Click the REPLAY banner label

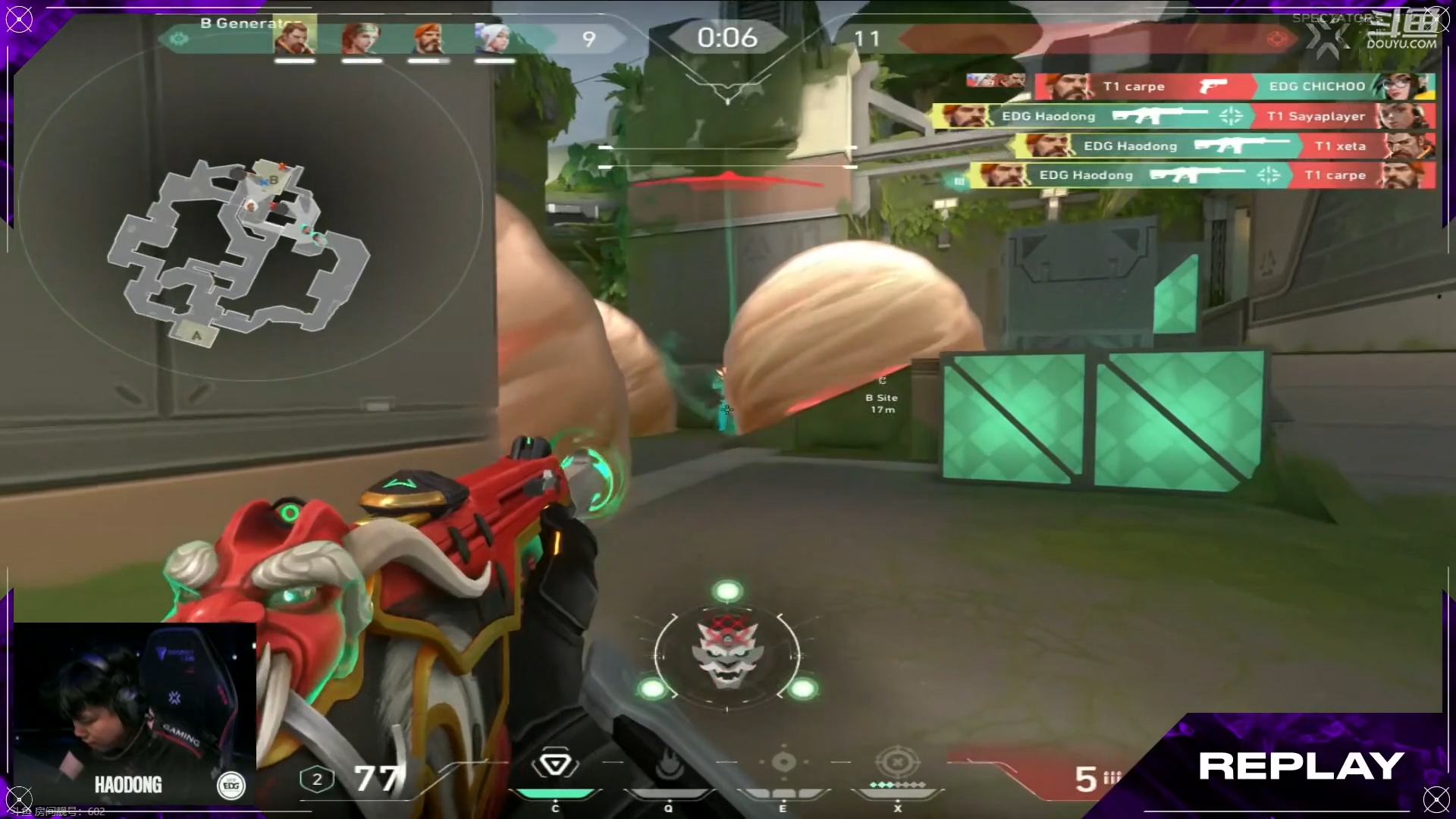pos(1301,766)
